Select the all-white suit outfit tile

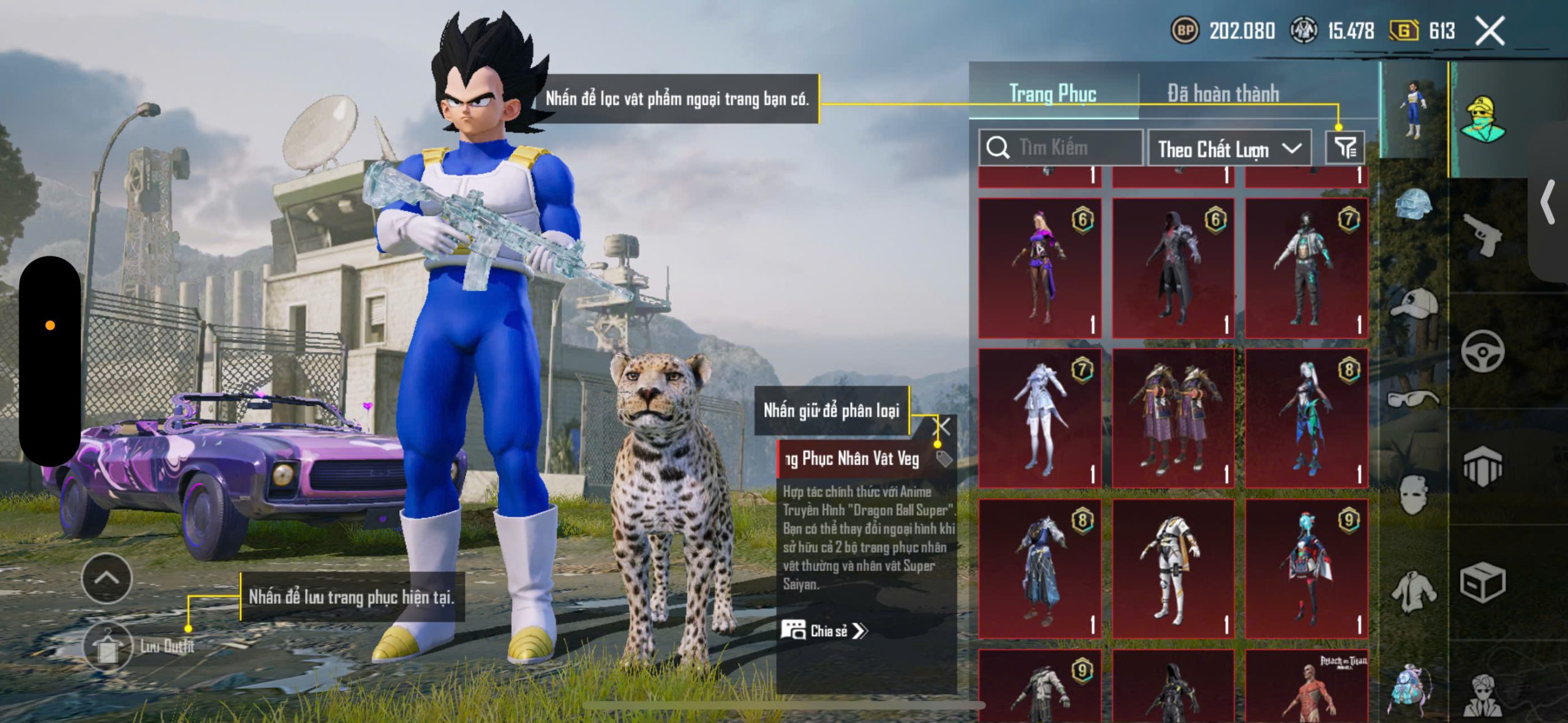click(x=1172, y=569)
